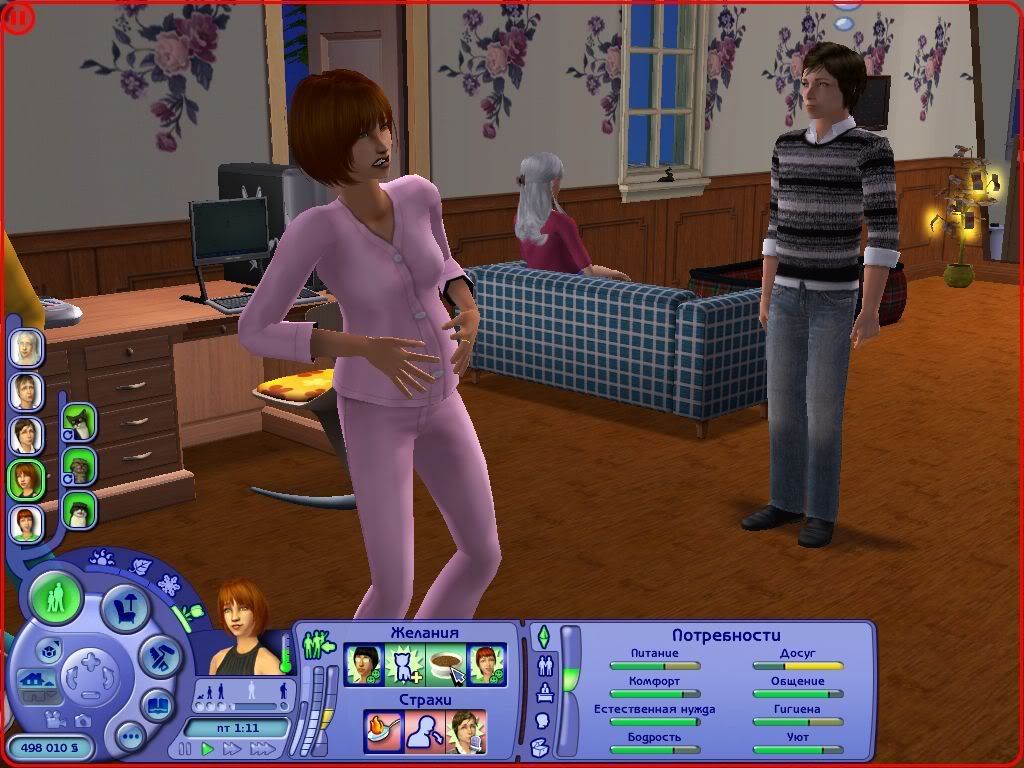1024x768 pixels.
Task: Open the options menu with three dots
Action: click(x=131, y=738)
